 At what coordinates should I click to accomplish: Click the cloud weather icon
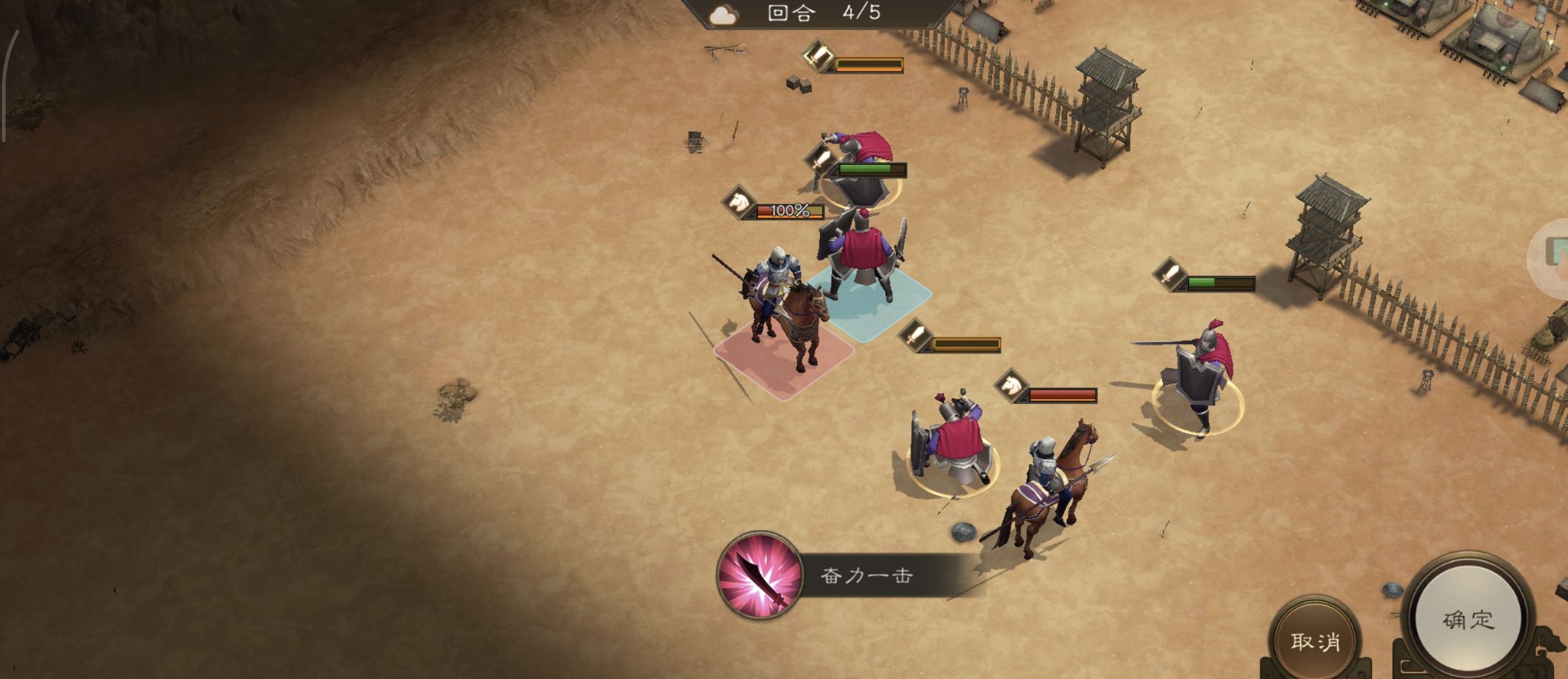coord(723,15)
